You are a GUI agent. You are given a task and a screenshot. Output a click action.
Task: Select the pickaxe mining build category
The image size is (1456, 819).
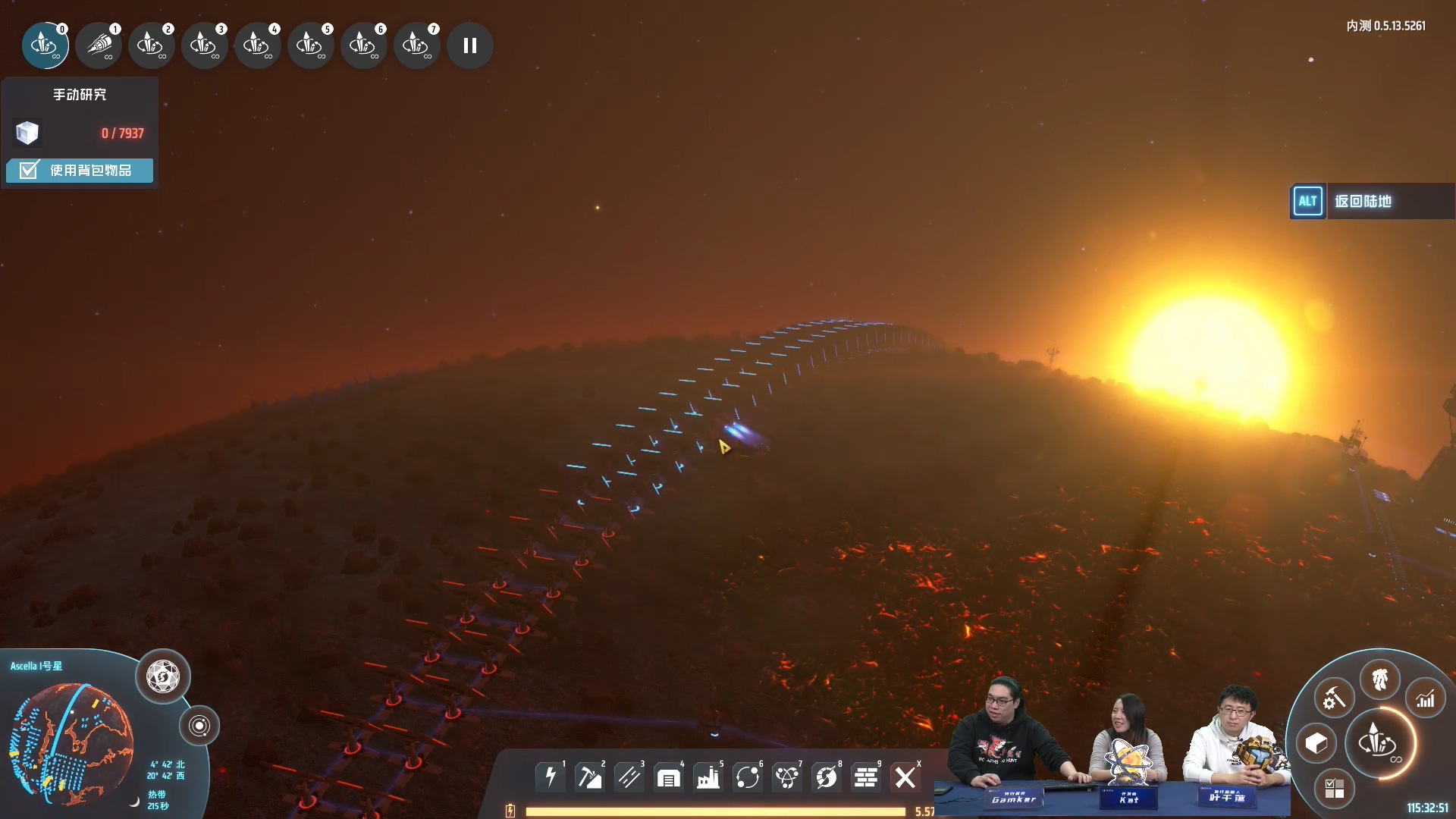590,777
